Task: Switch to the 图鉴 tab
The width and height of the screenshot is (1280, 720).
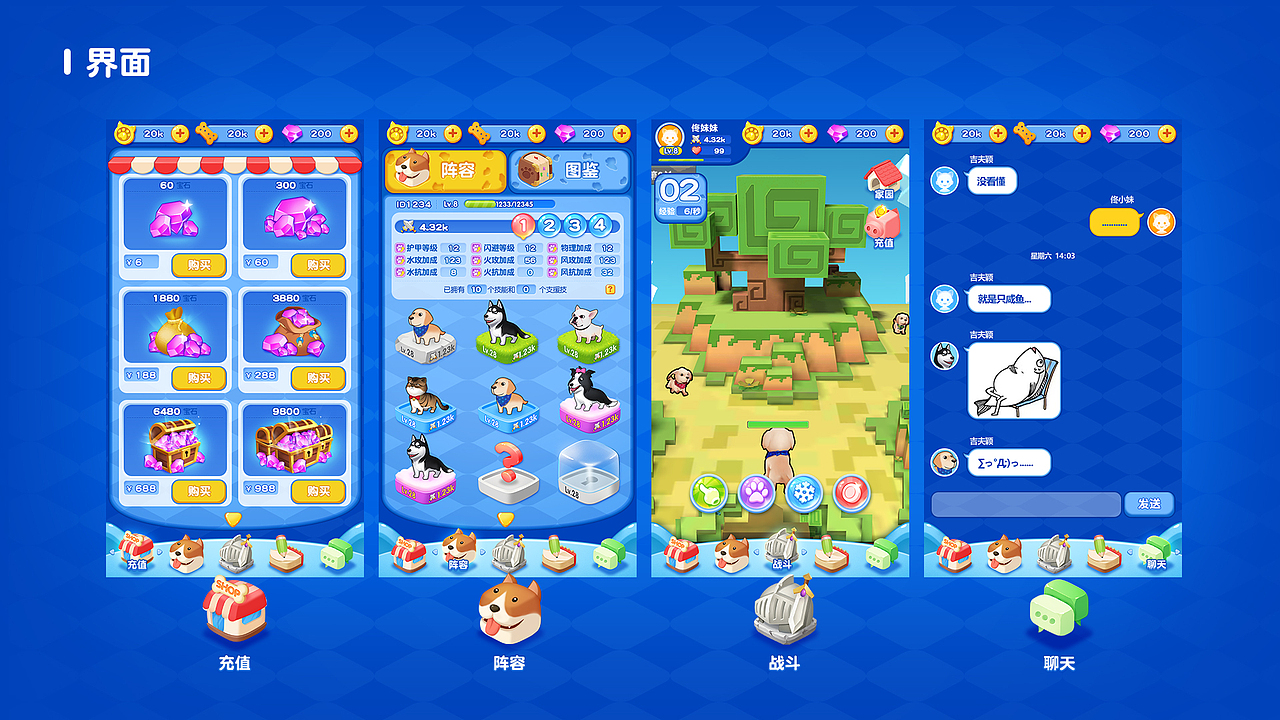Action: [578, 172]
